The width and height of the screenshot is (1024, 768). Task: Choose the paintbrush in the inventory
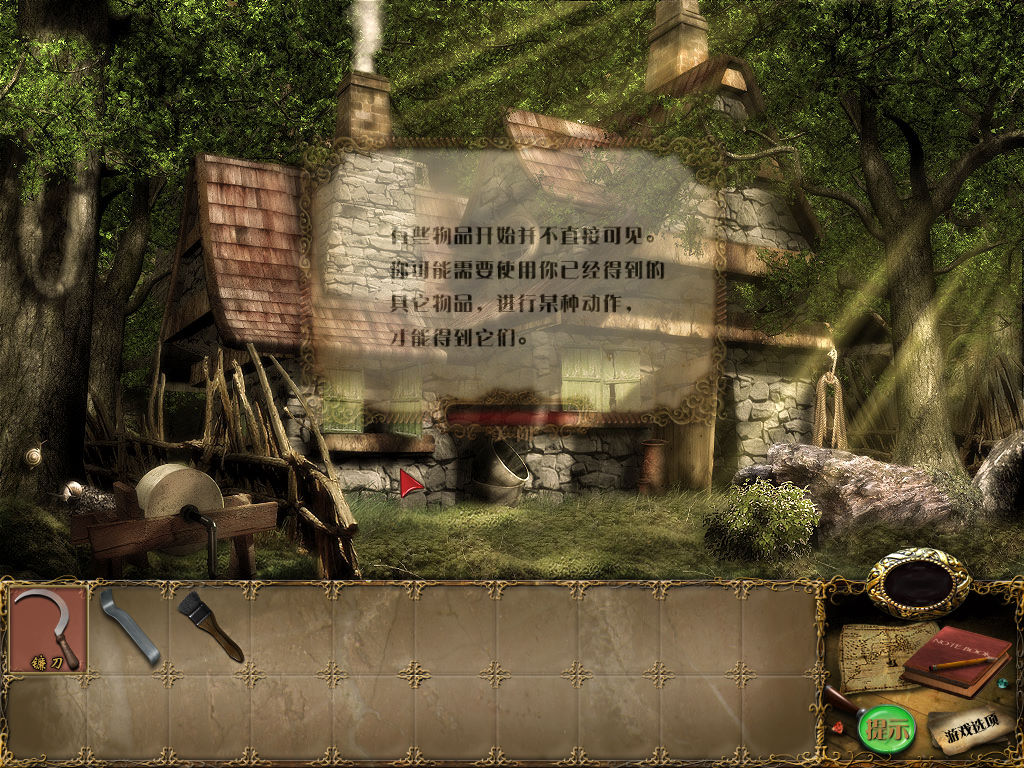click(210, 626)
